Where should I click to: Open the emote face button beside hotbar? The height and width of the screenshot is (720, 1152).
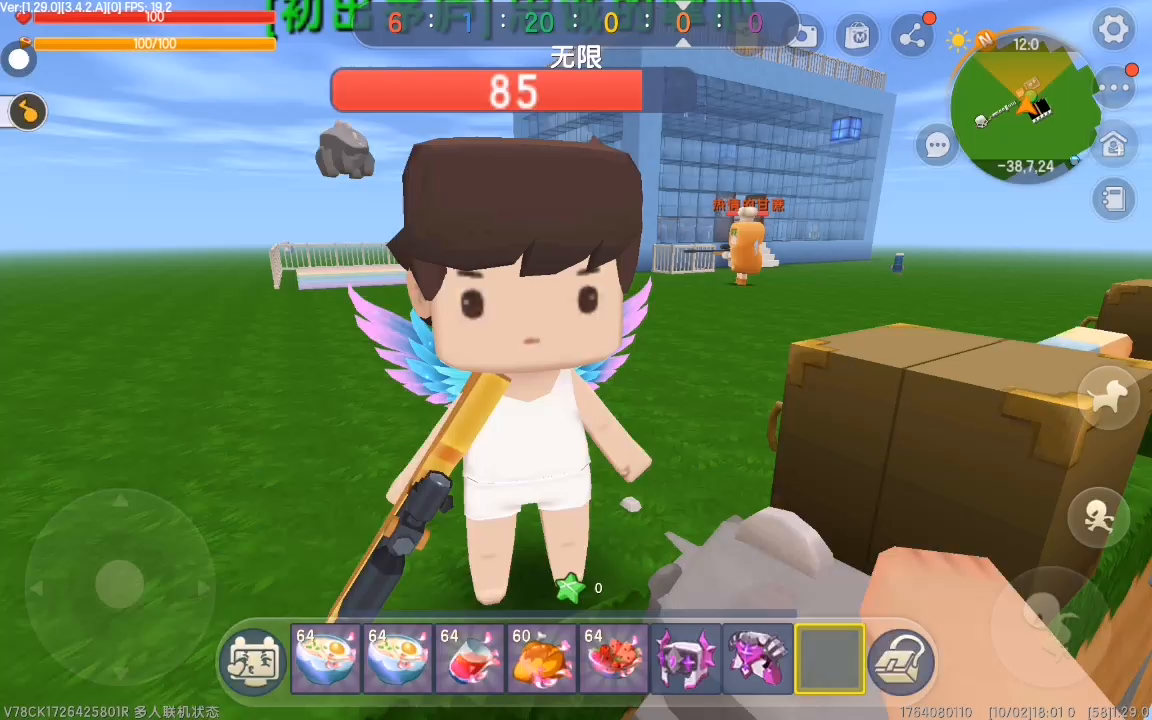252,661
